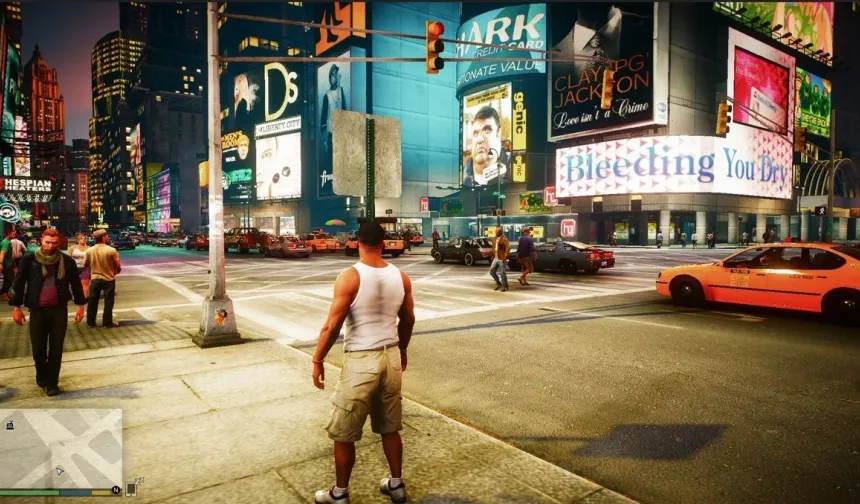Click the player arrow on the minimap
This screenshot has height=504, width=860.
point(61,469)
